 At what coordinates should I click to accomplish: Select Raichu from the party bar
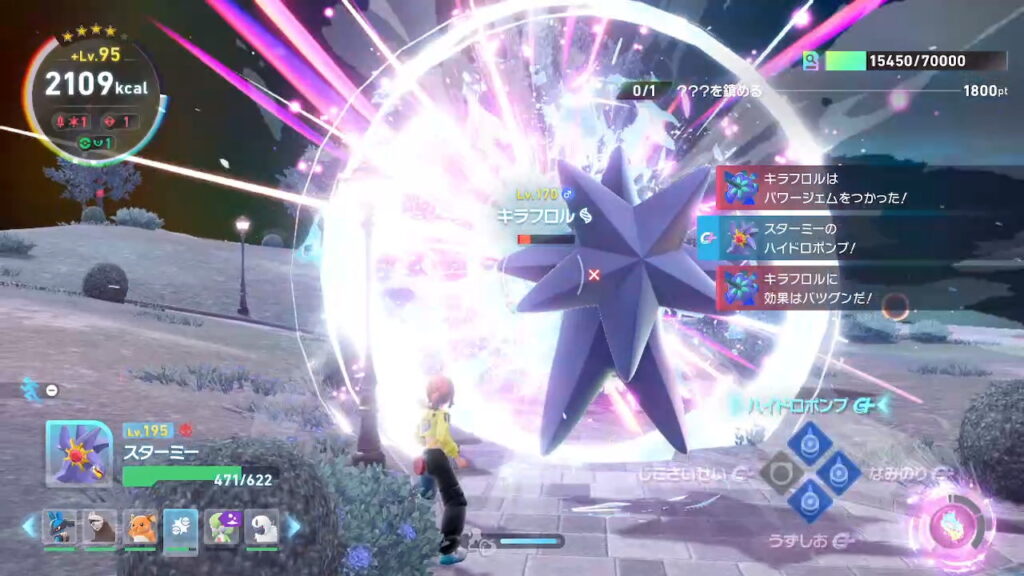coord(140,526)
